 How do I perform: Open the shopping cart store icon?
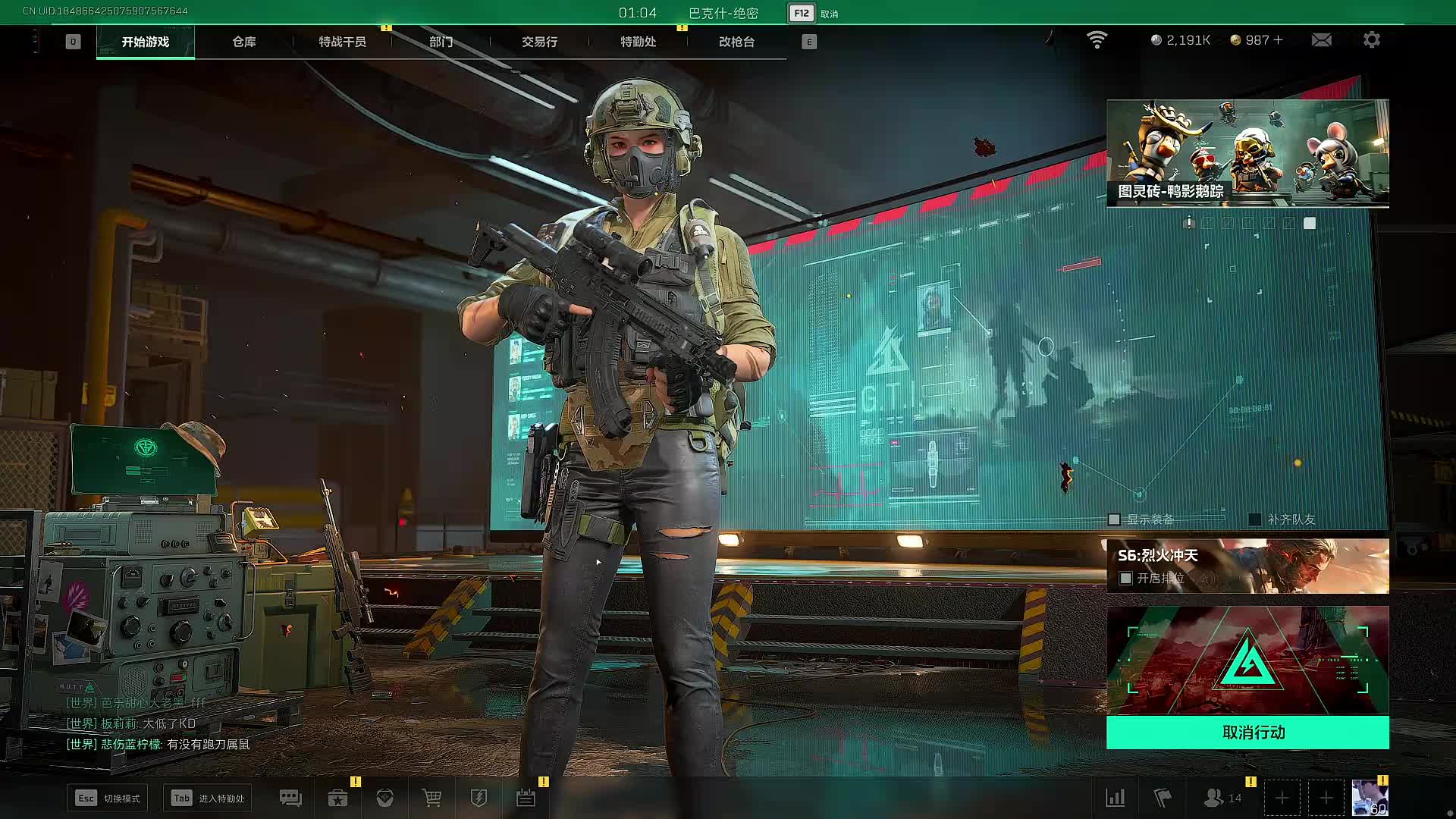pos(431,798)
